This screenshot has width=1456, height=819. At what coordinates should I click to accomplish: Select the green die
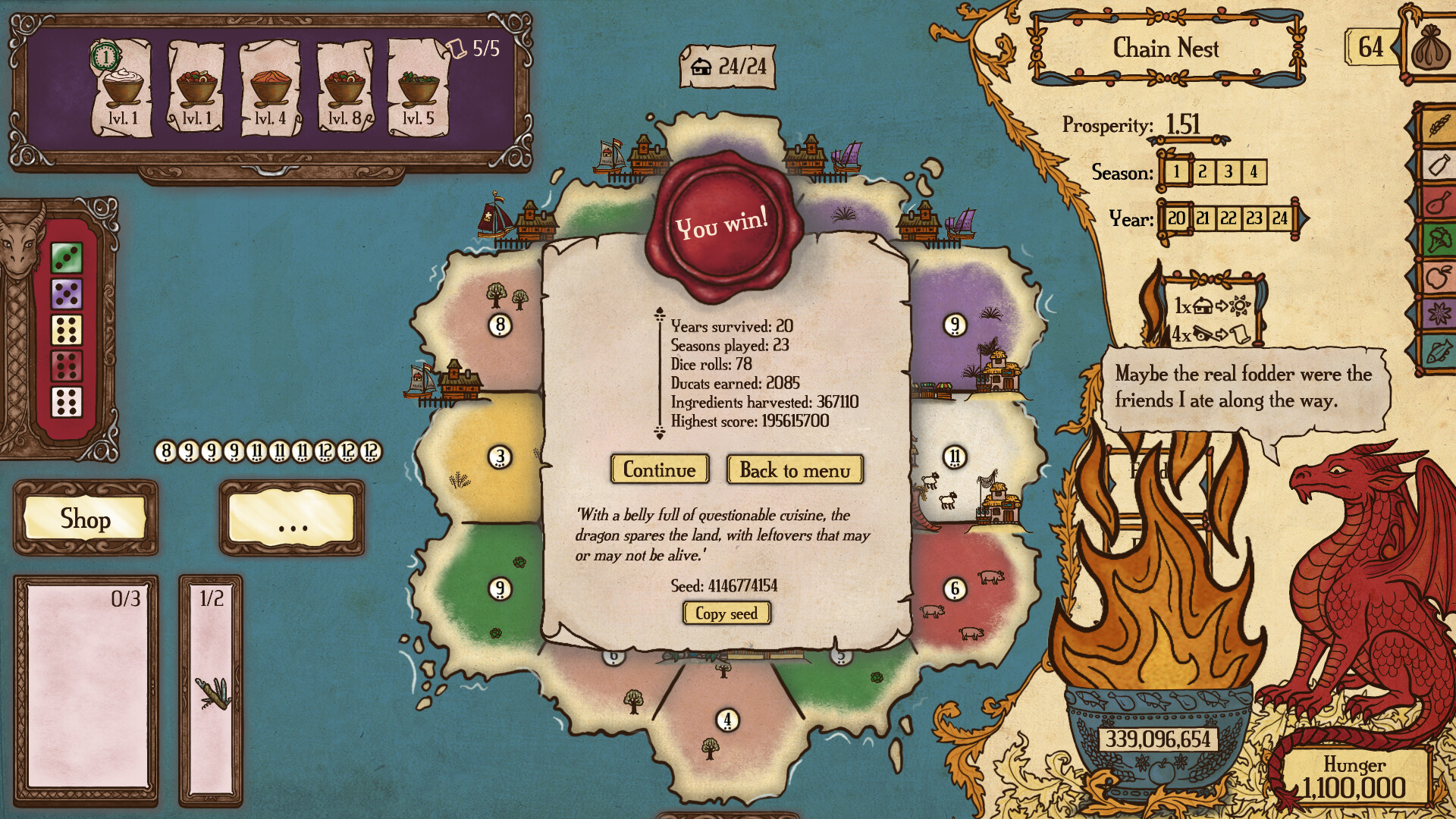(67, 258)
